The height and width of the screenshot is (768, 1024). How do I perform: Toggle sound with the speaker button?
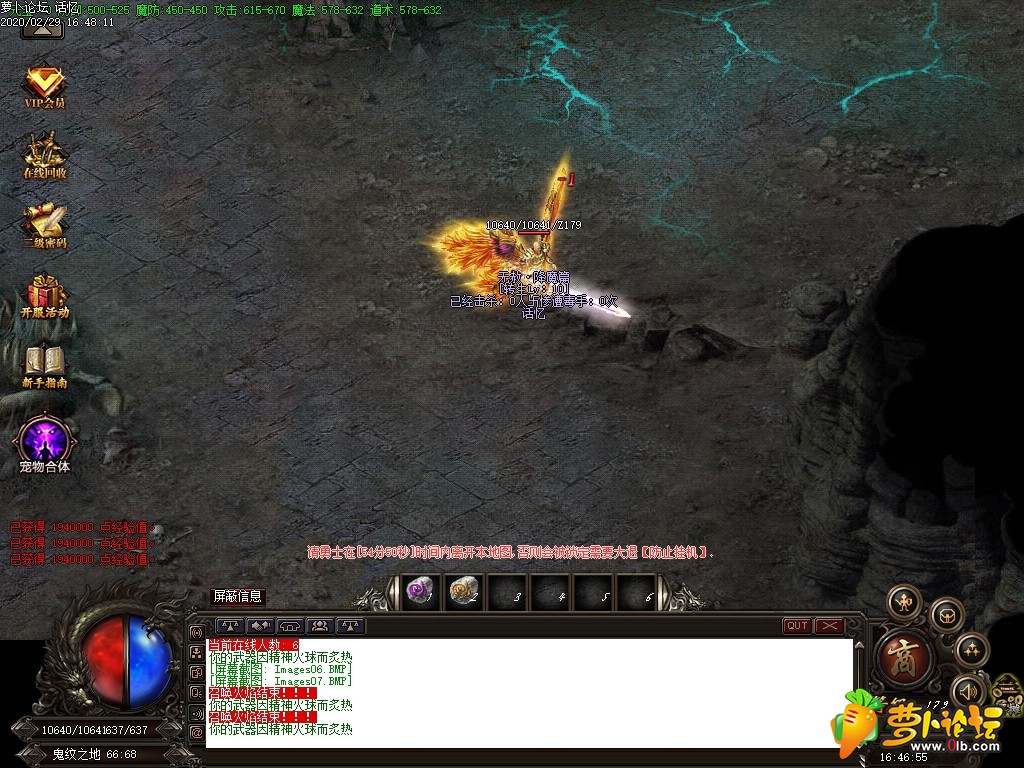pos(968,691)
